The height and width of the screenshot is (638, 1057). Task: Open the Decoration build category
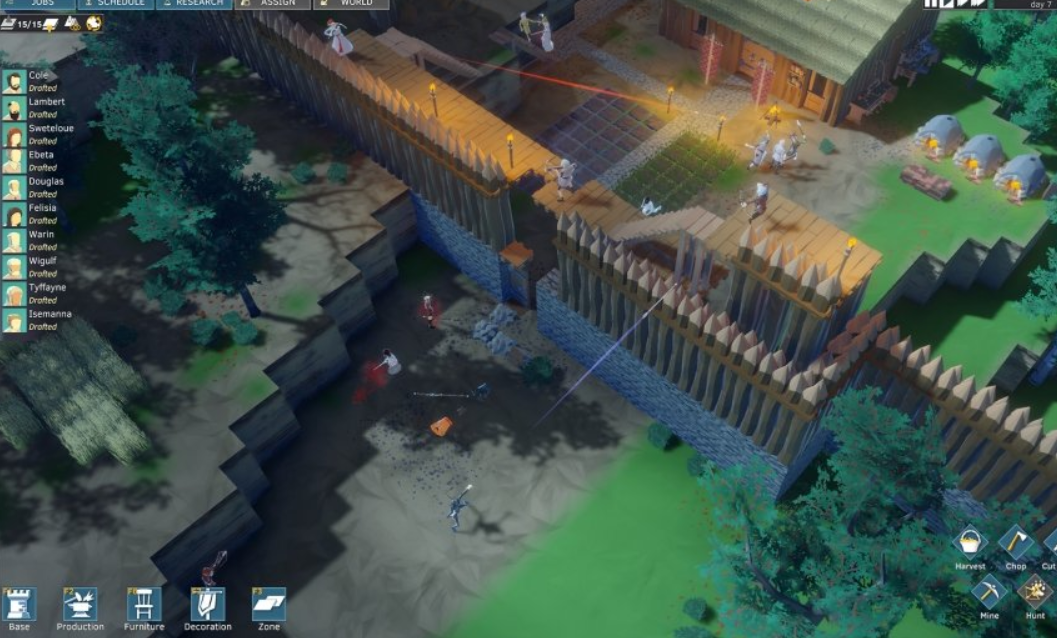[x=207, y=605]
